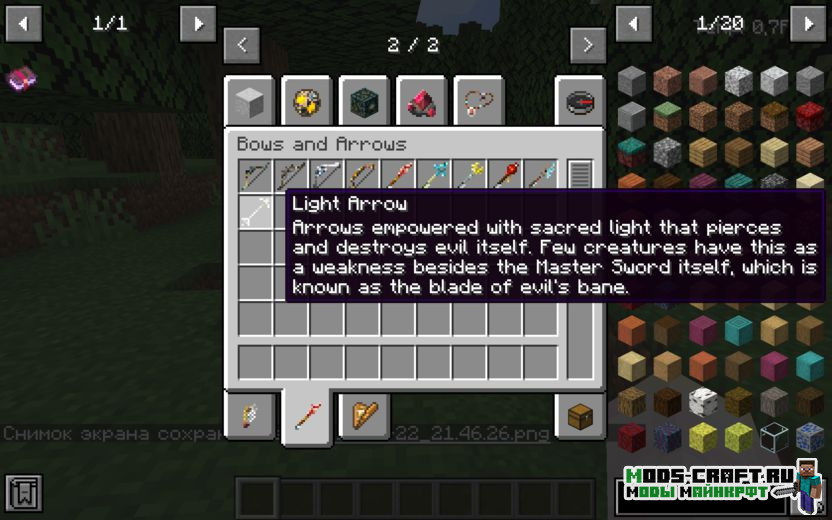The image size is (832, 520).
Task: Open the chest survival inventory tab
Action: click(581, 416)
